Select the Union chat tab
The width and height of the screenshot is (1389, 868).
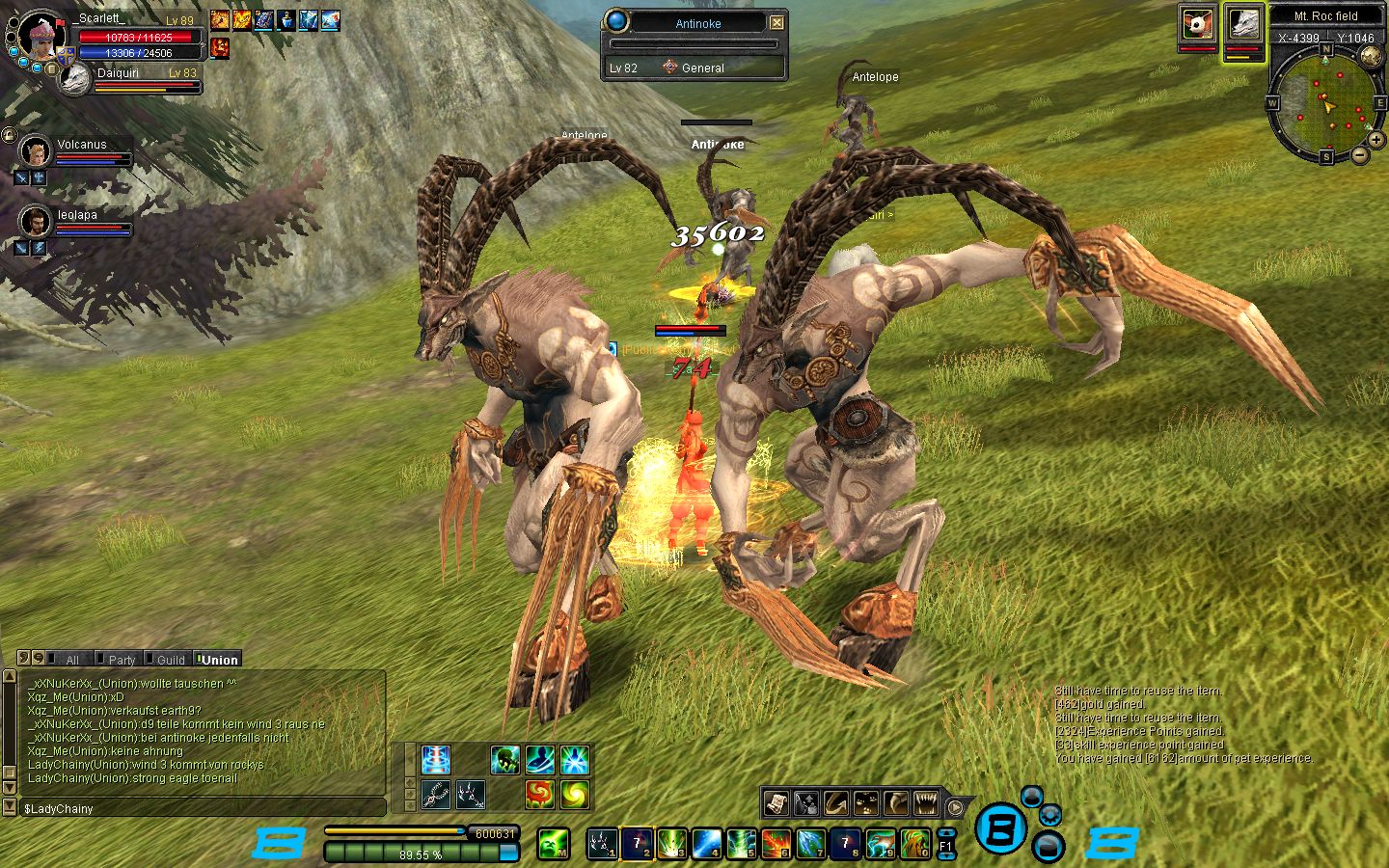pyautogui.click(x=219, y=660)
